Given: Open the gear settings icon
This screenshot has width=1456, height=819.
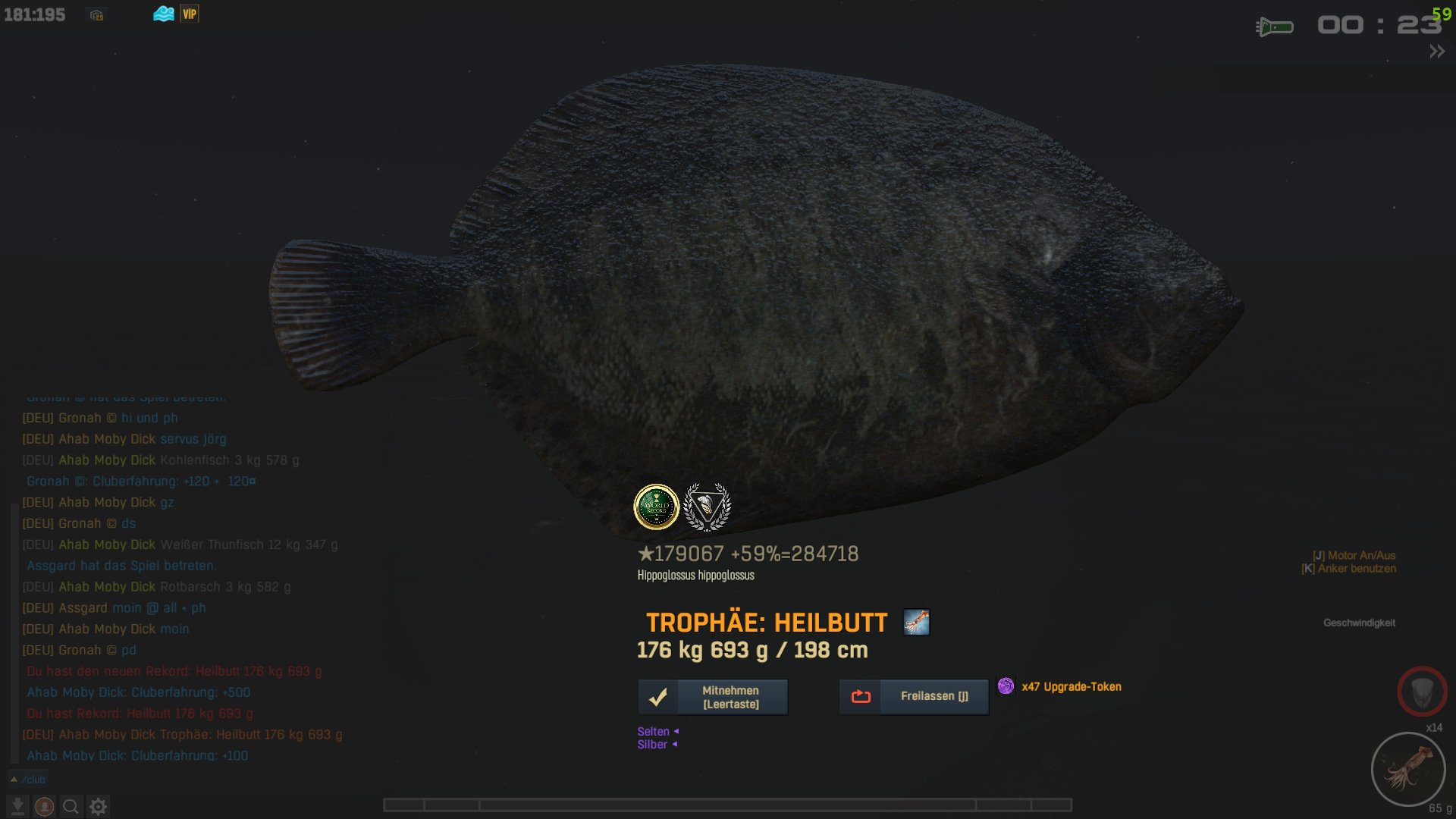Looking at the screenshot, I should (x=98, y=806).
